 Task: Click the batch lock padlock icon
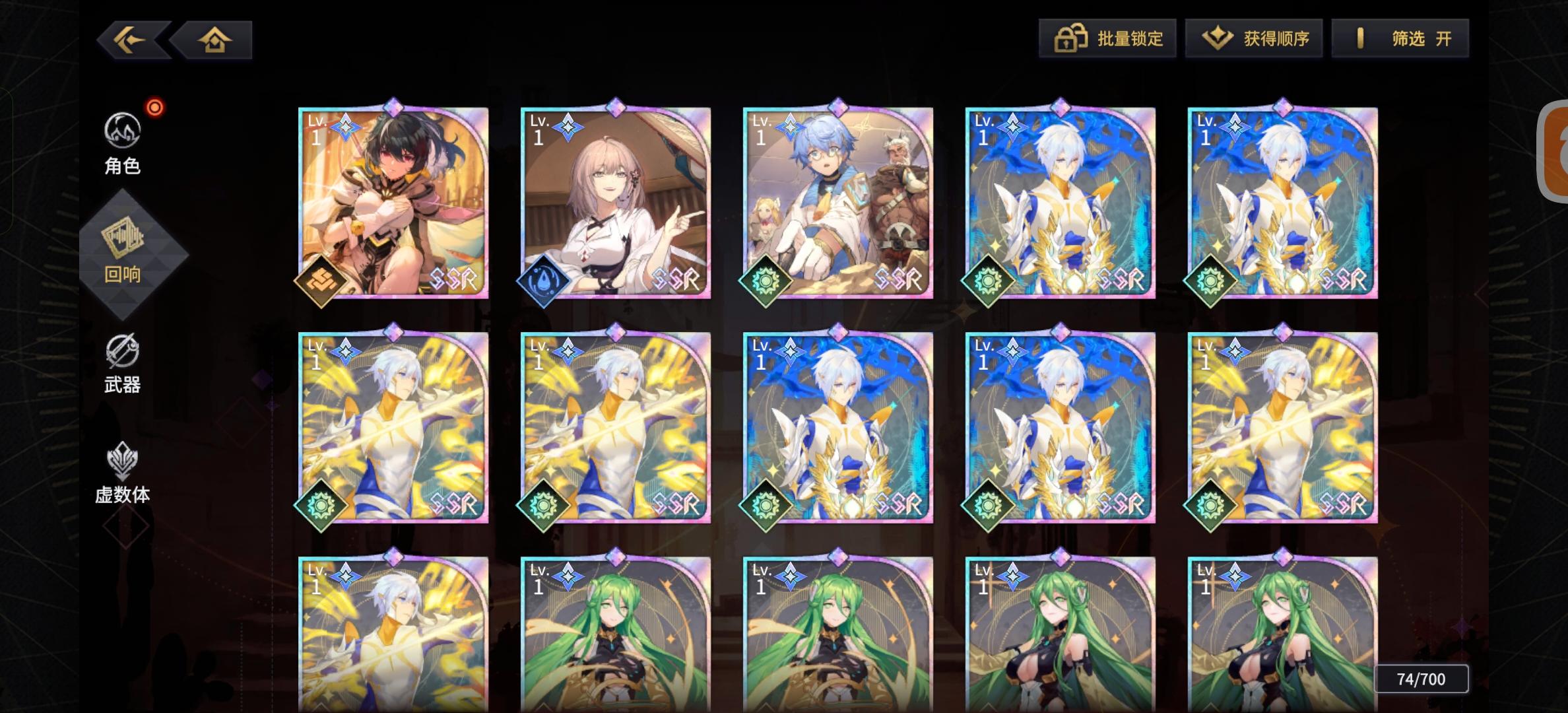[1069, 38]
